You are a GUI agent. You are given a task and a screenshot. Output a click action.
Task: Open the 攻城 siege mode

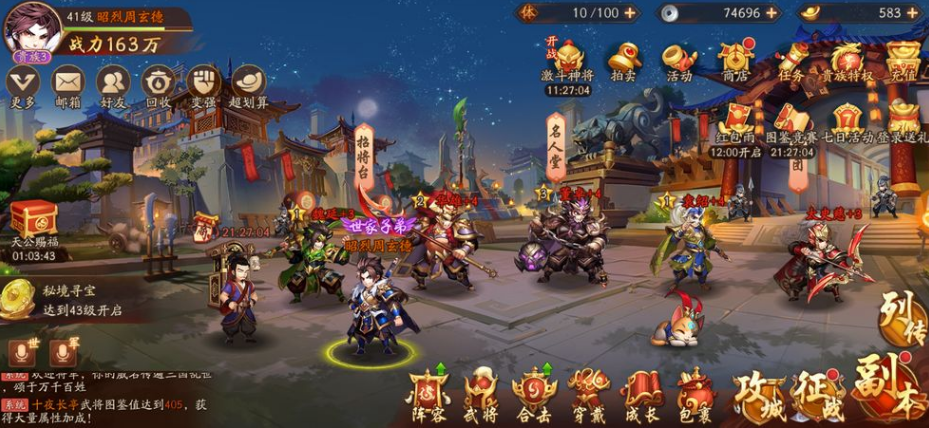click(x=758, y=393)
